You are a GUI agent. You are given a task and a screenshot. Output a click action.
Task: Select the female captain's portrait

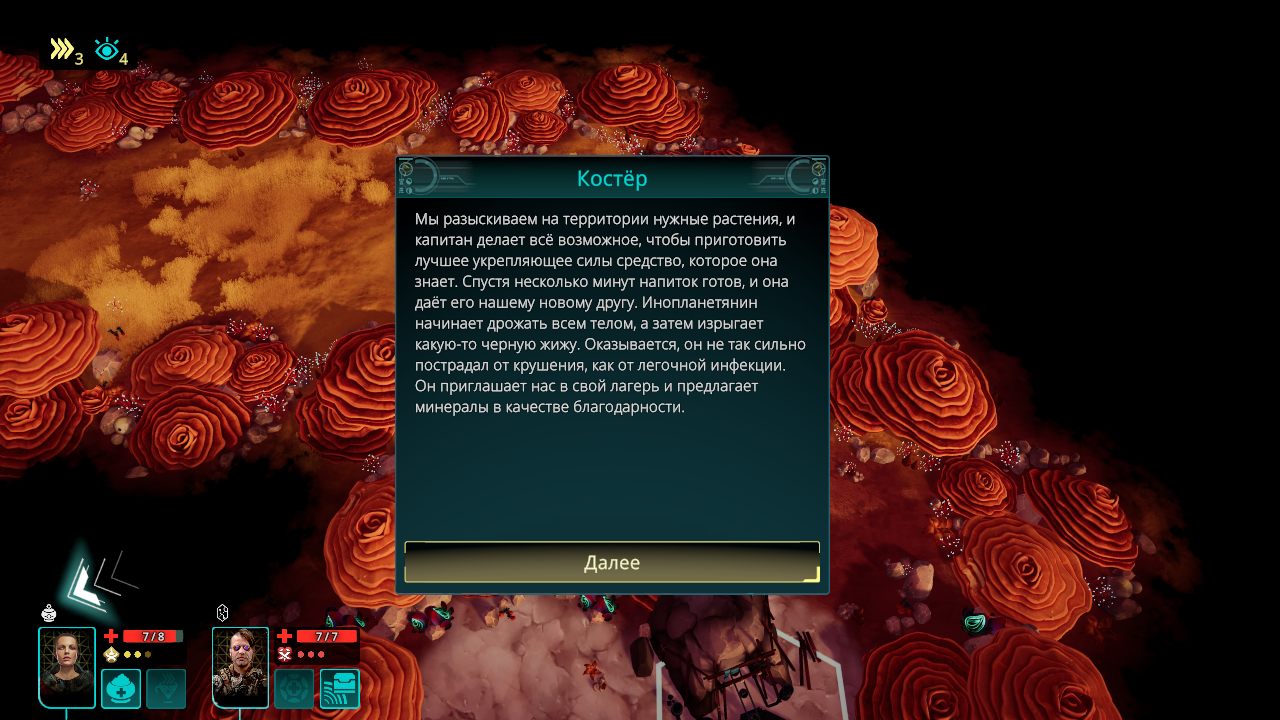pos(67,667)
